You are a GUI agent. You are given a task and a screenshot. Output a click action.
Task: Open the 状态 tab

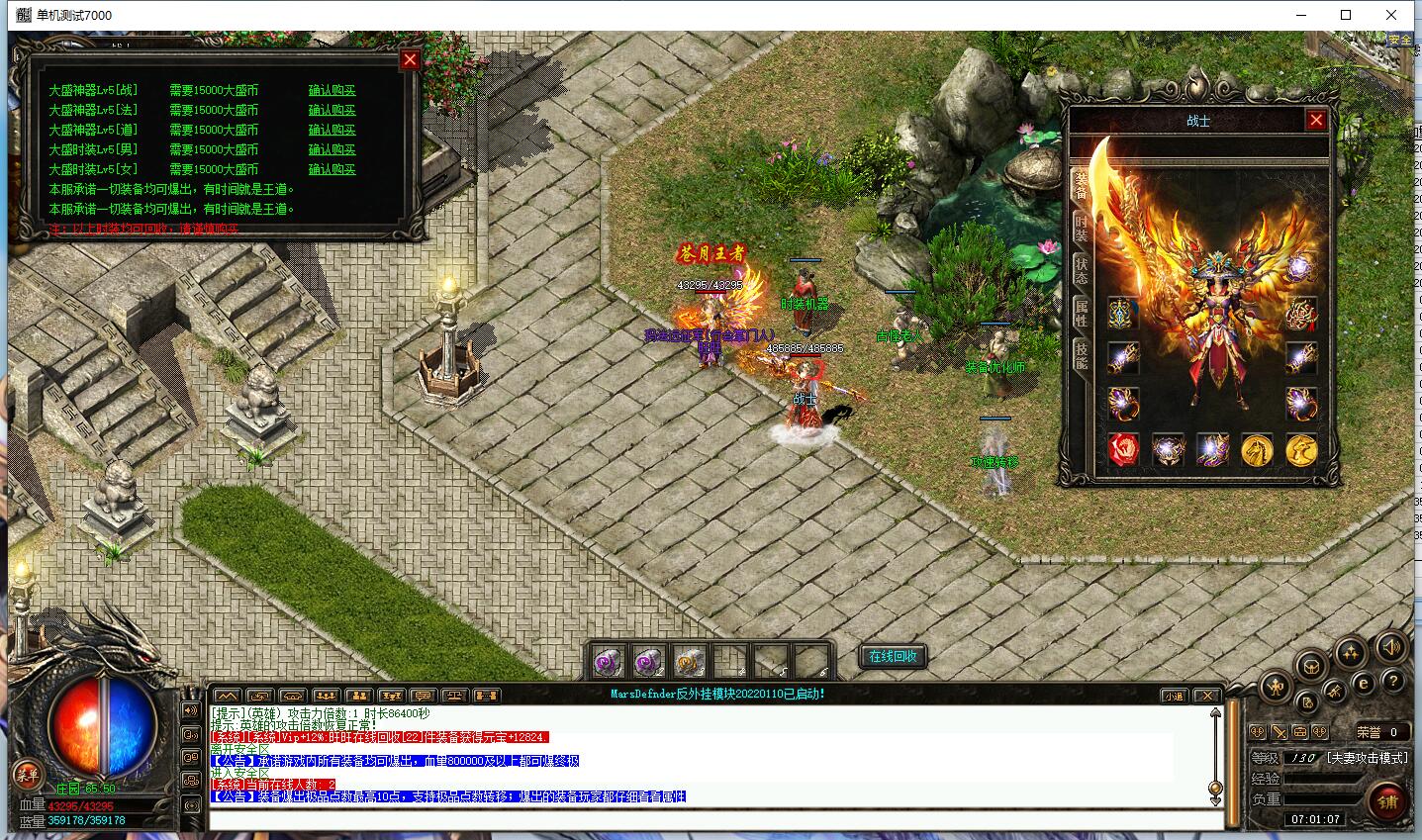[1081, 271]
